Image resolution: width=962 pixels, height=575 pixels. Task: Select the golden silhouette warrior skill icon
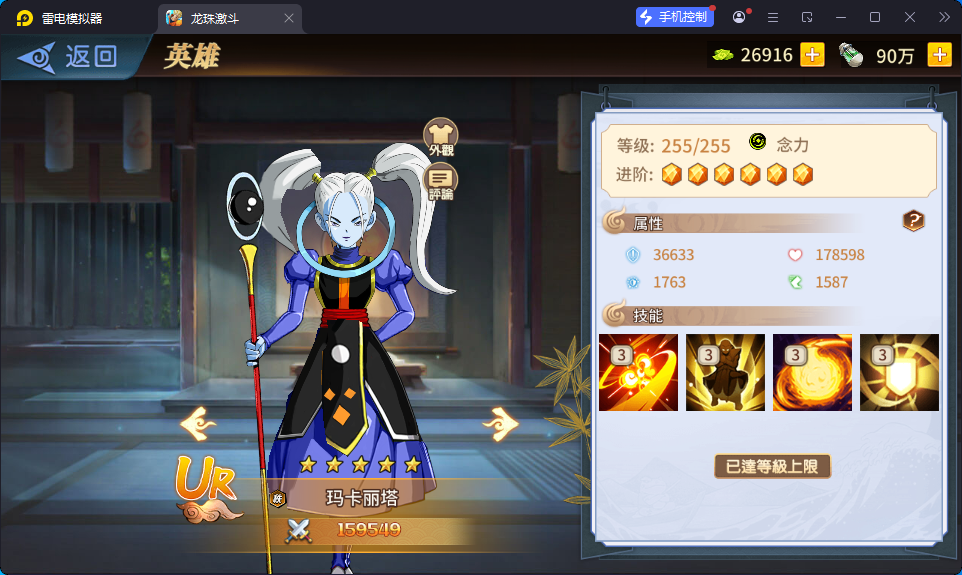click(x=725, y=372)
